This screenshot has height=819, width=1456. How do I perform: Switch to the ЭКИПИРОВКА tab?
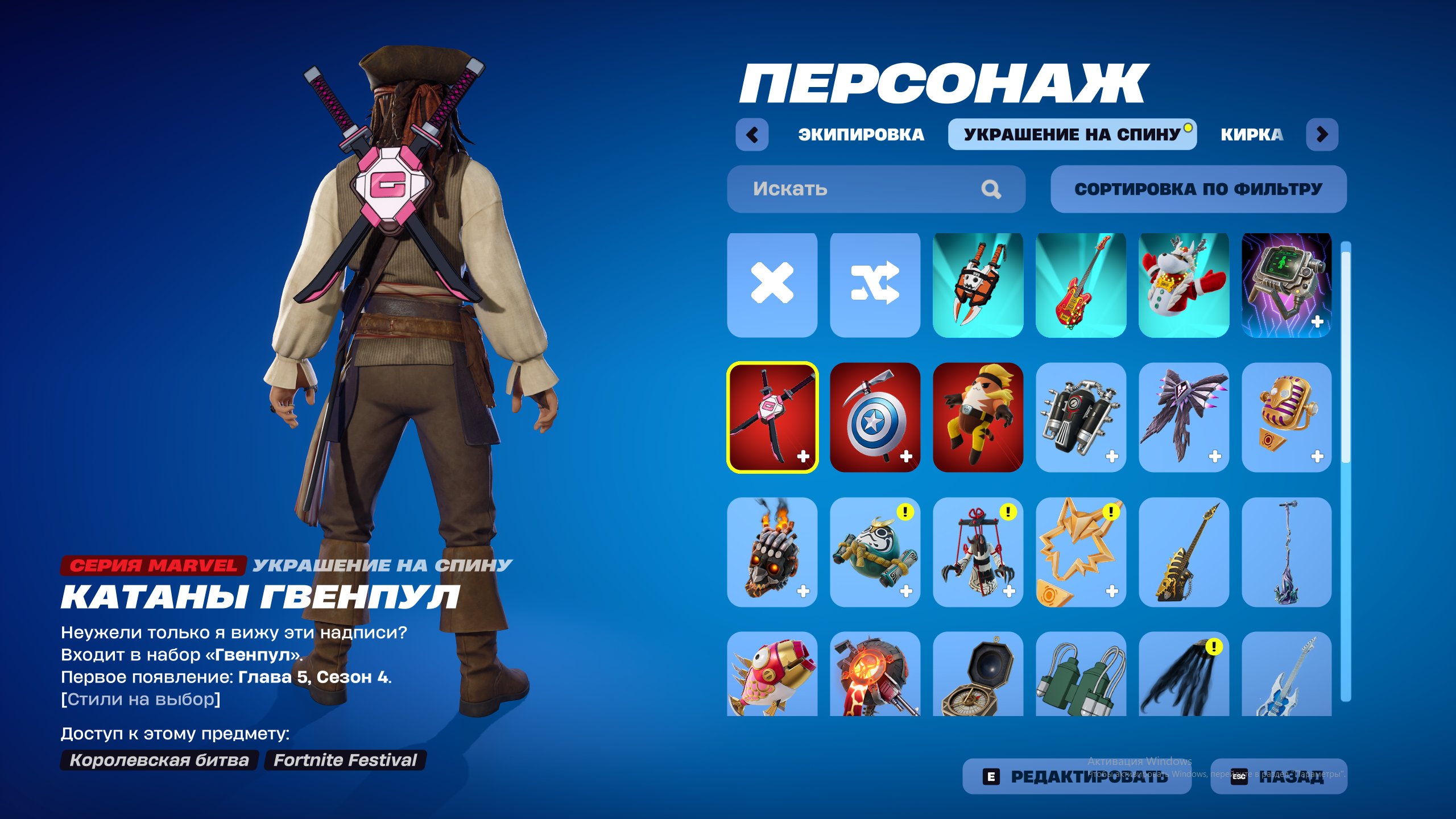point(860,135)
